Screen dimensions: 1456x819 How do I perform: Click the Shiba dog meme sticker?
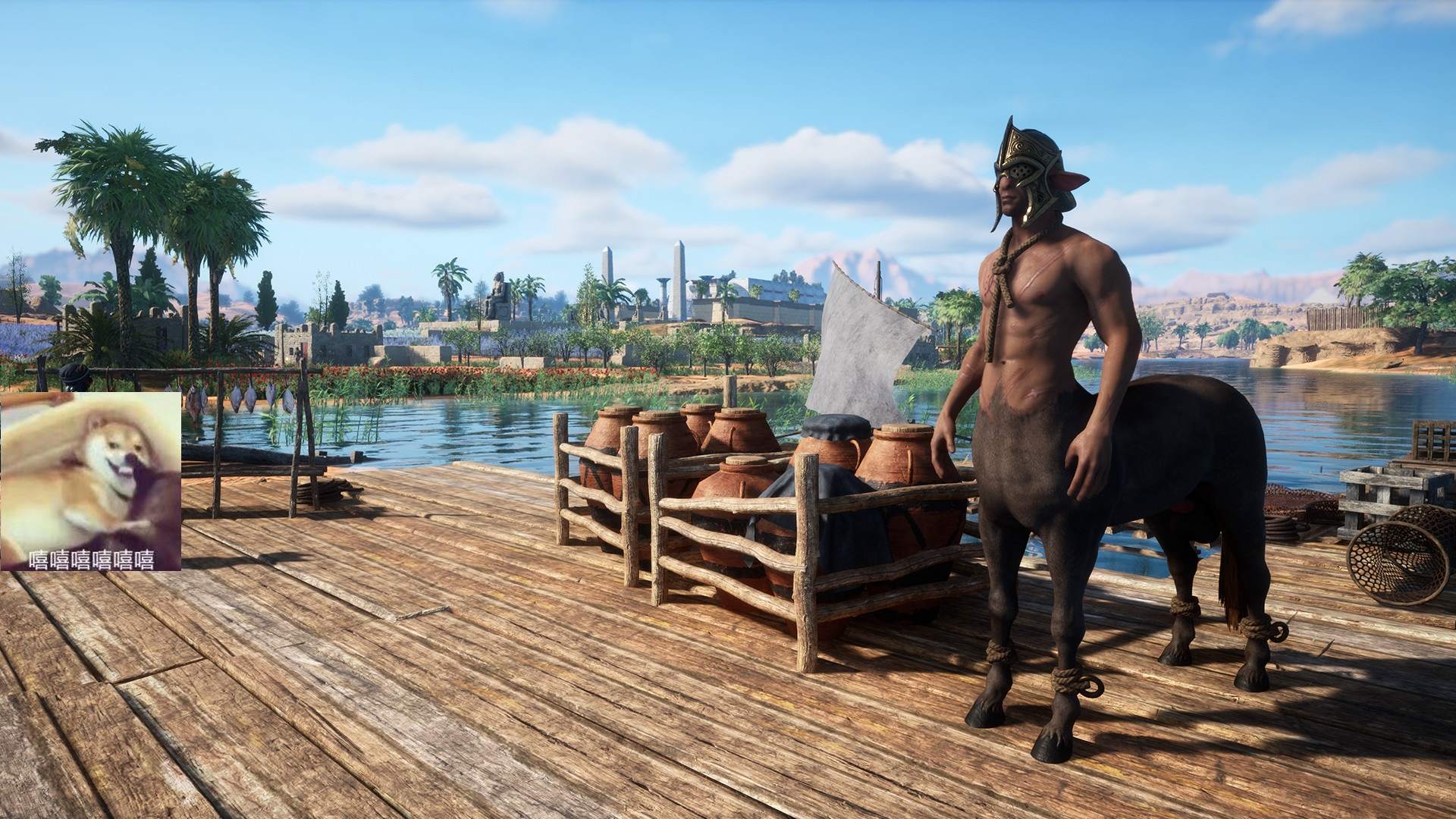coord(90,481)
